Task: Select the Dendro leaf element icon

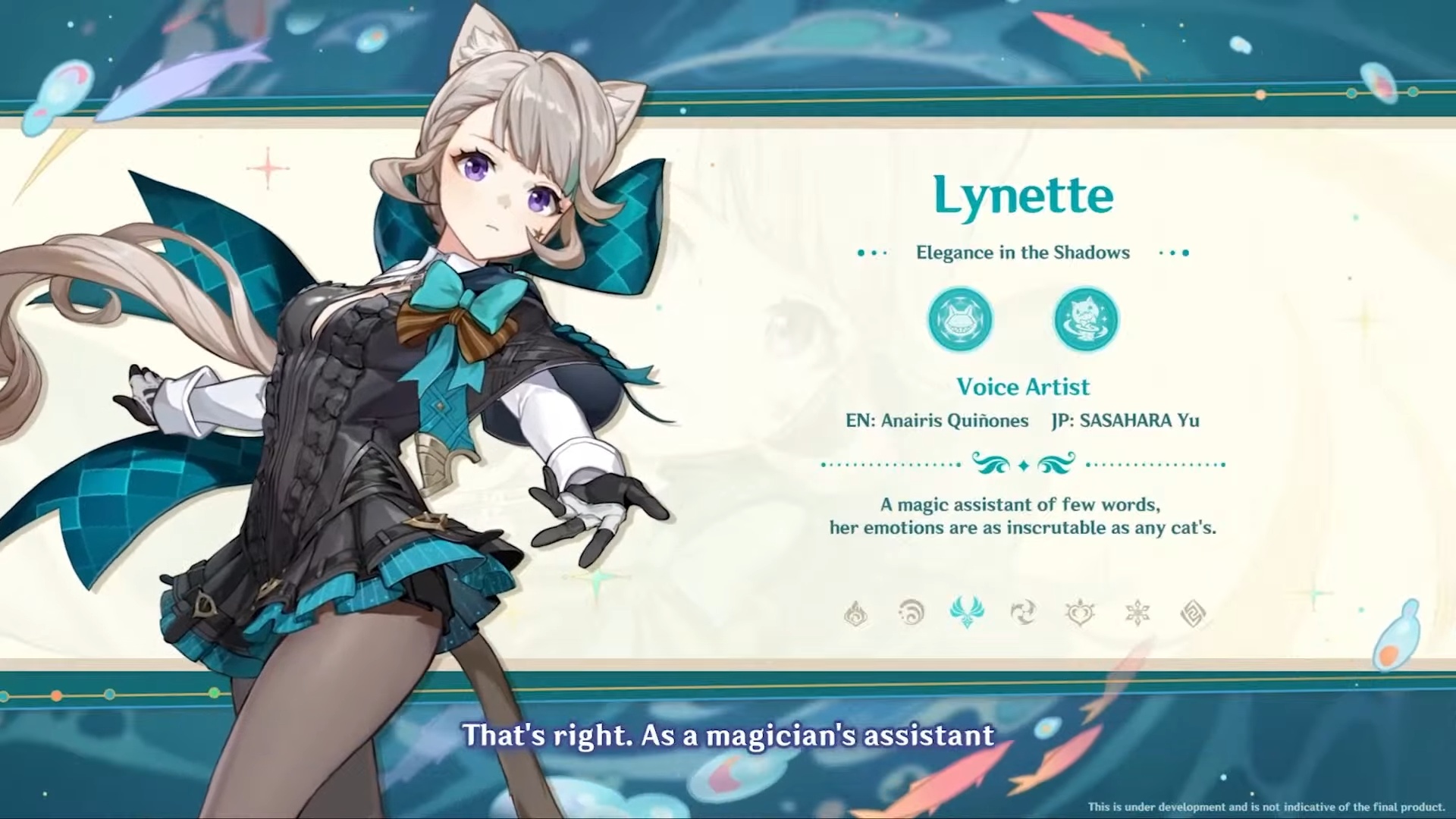Action: [x=1079, y=613]
